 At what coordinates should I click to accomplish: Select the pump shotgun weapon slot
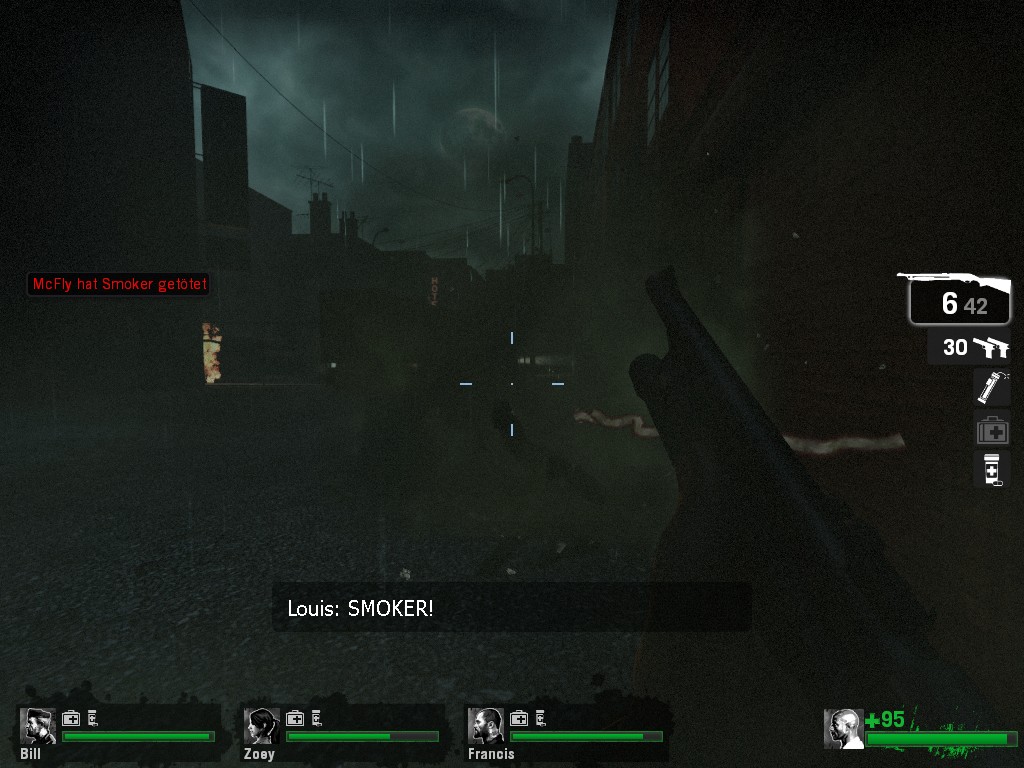click(x=958, y=300)
